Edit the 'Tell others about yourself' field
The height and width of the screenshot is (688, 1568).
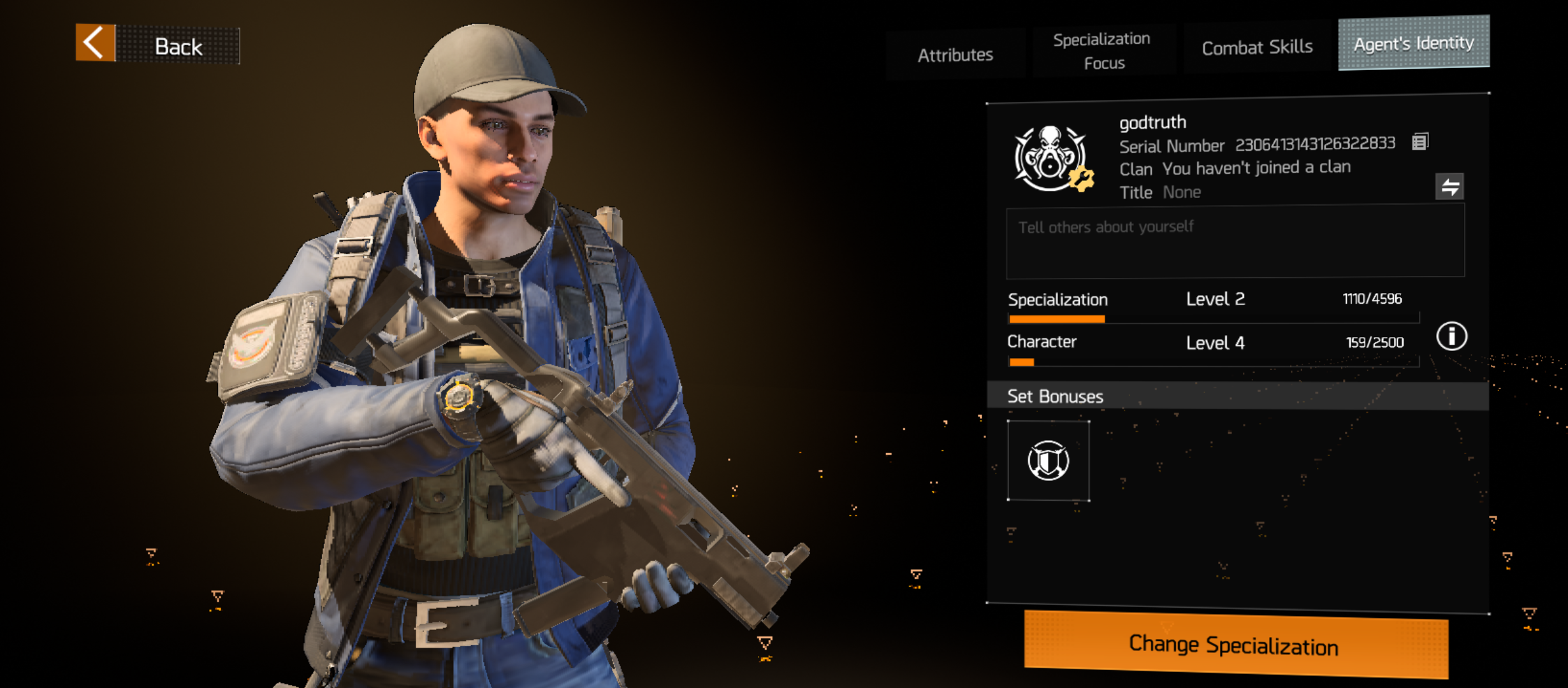(1235, 242)
